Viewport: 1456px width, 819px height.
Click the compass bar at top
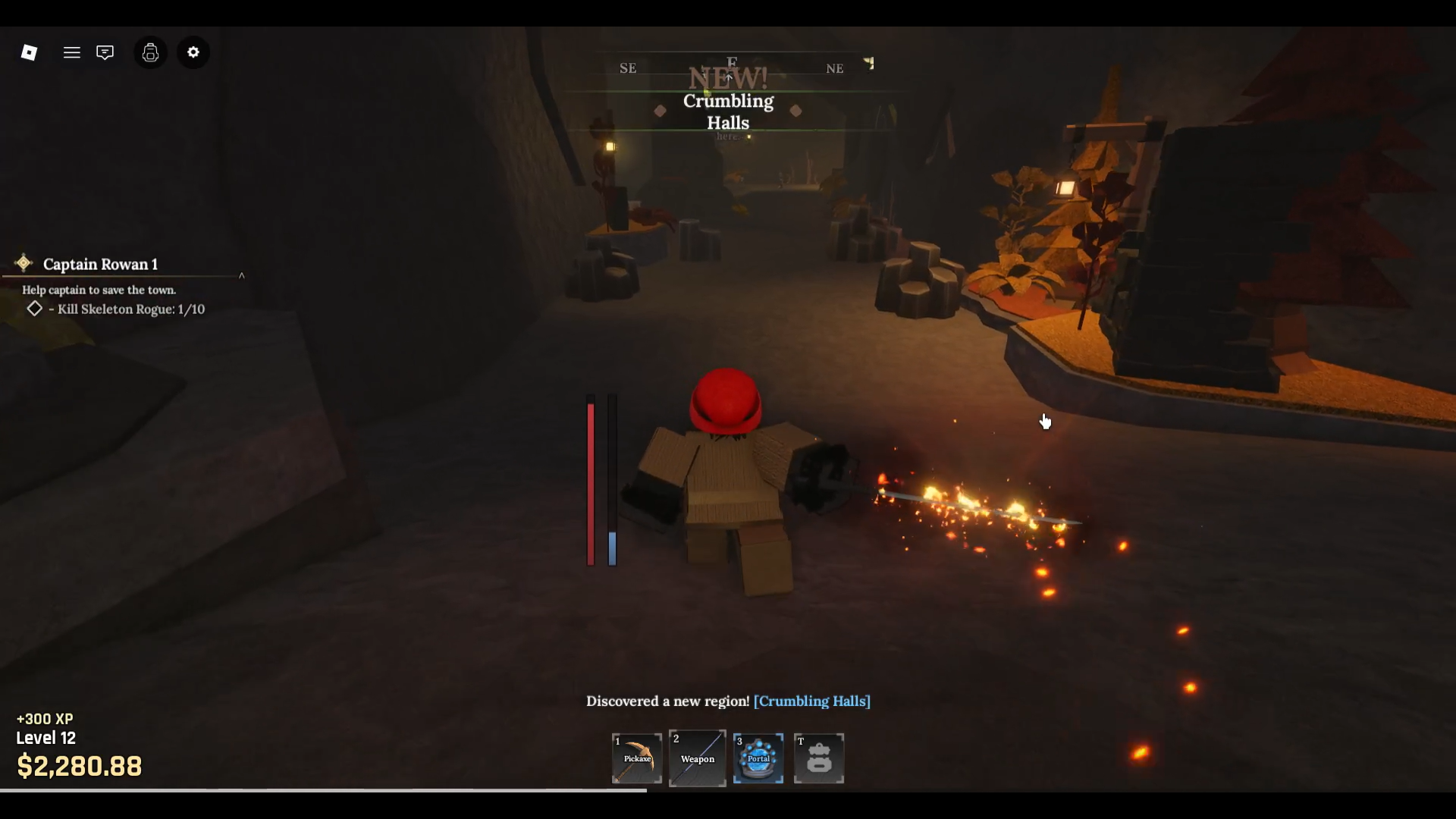(732, 67)
